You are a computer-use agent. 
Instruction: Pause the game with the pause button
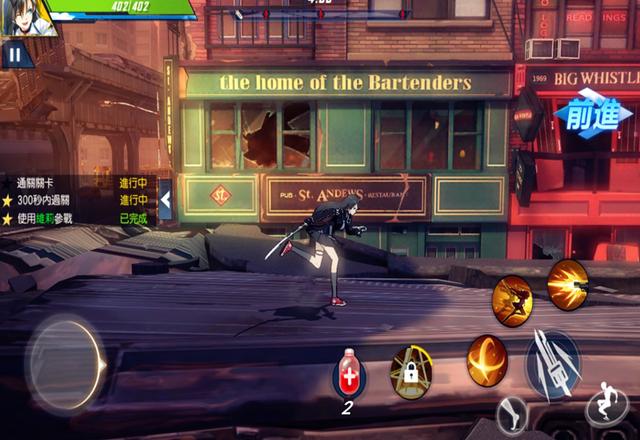point(14,54)
